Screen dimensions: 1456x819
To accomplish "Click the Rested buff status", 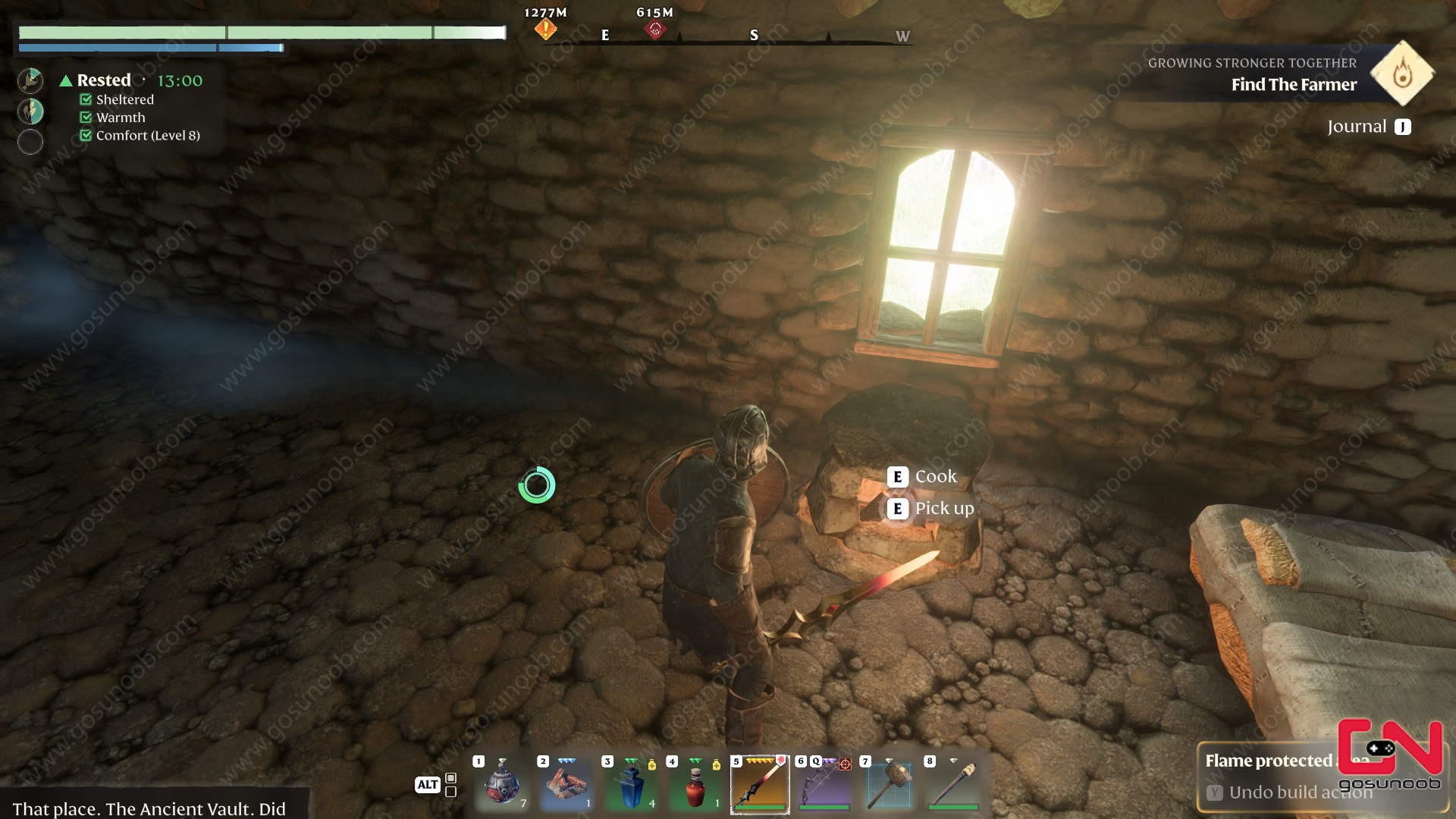I will [x=103, y=80].
